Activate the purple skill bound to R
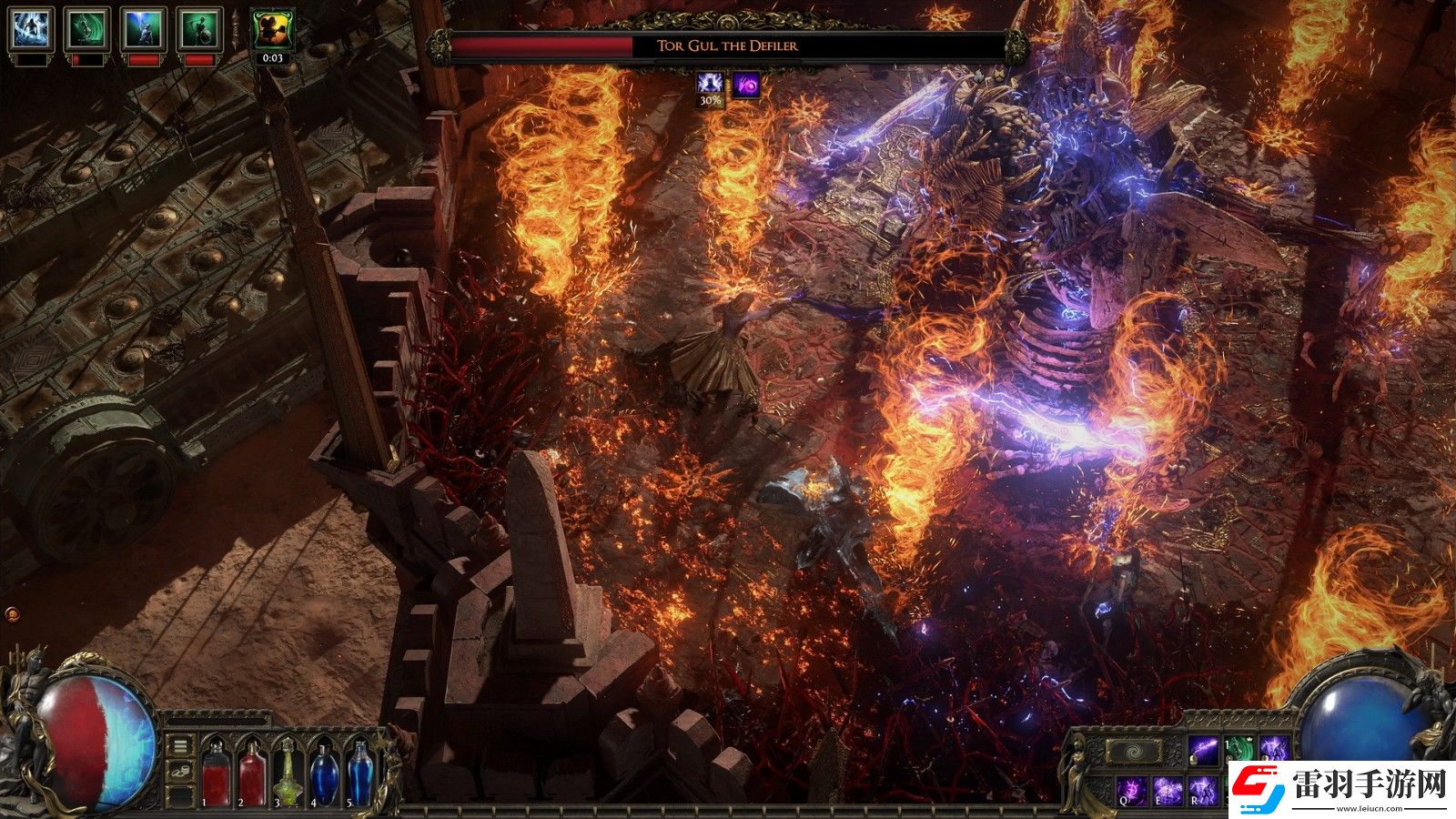The image size is (1456, 819). click(1203, 790)
